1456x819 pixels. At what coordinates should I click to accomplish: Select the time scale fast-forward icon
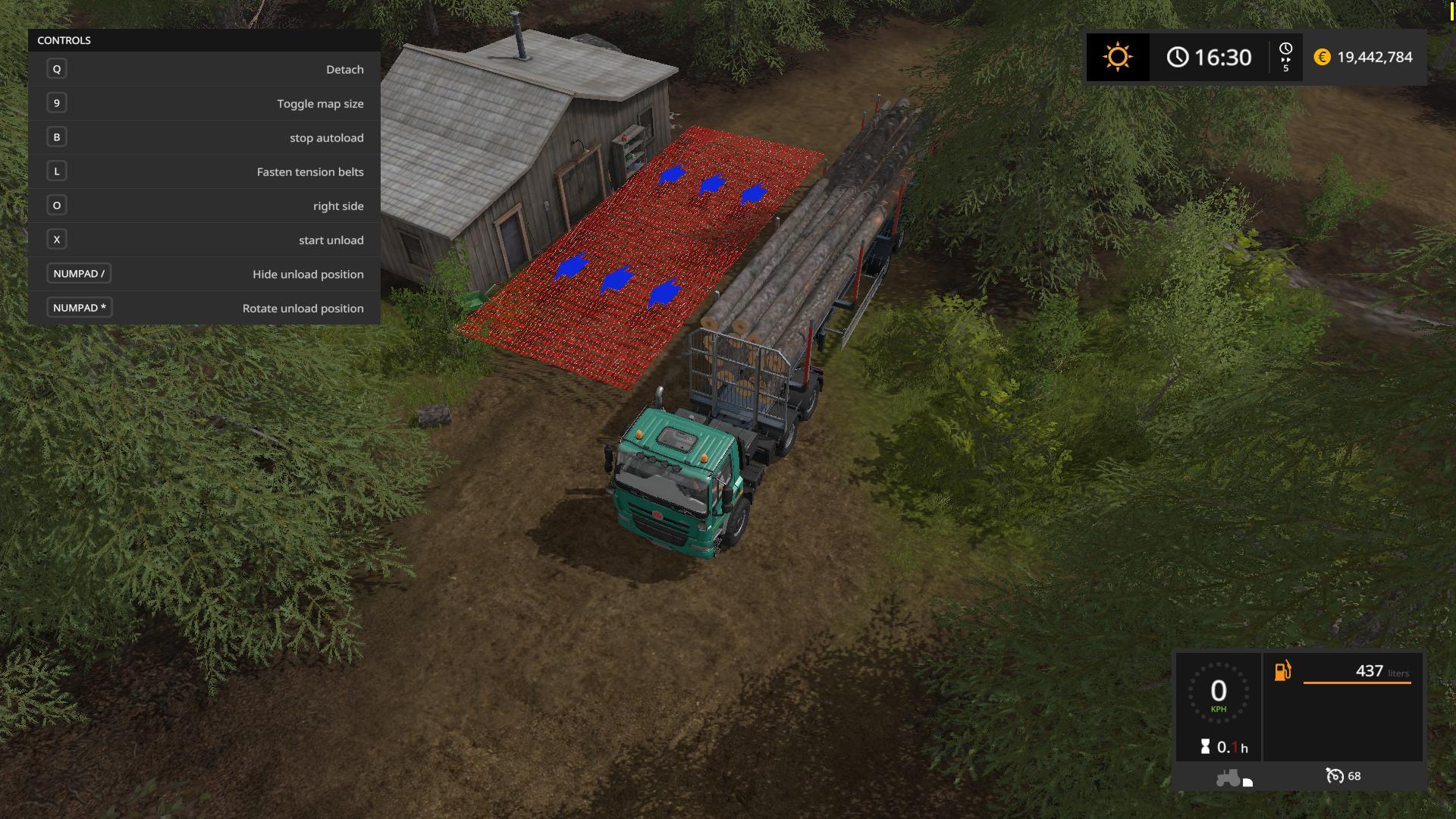[x=1285, y=58]
